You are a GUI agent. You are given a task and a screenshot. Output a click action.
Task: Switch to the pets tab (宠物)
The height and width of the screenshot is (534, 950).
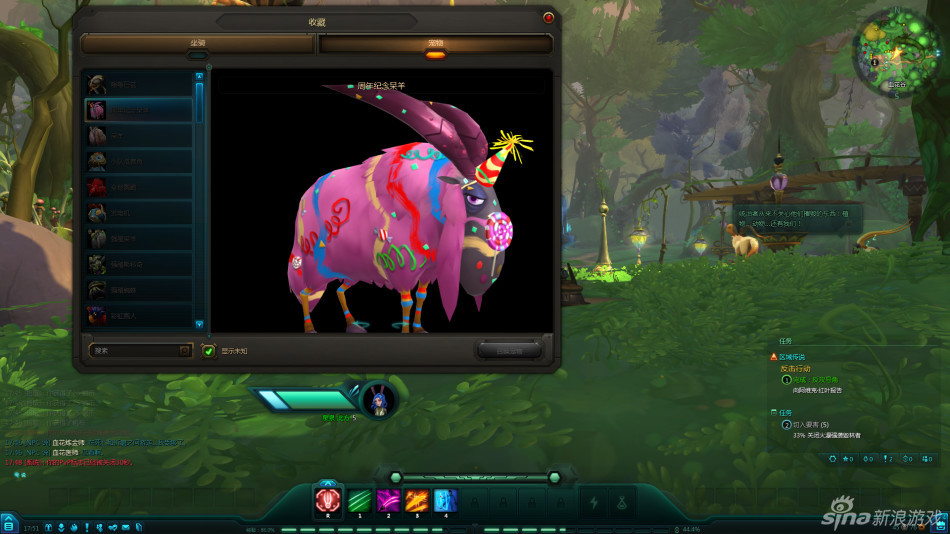(x=435, y=44)
